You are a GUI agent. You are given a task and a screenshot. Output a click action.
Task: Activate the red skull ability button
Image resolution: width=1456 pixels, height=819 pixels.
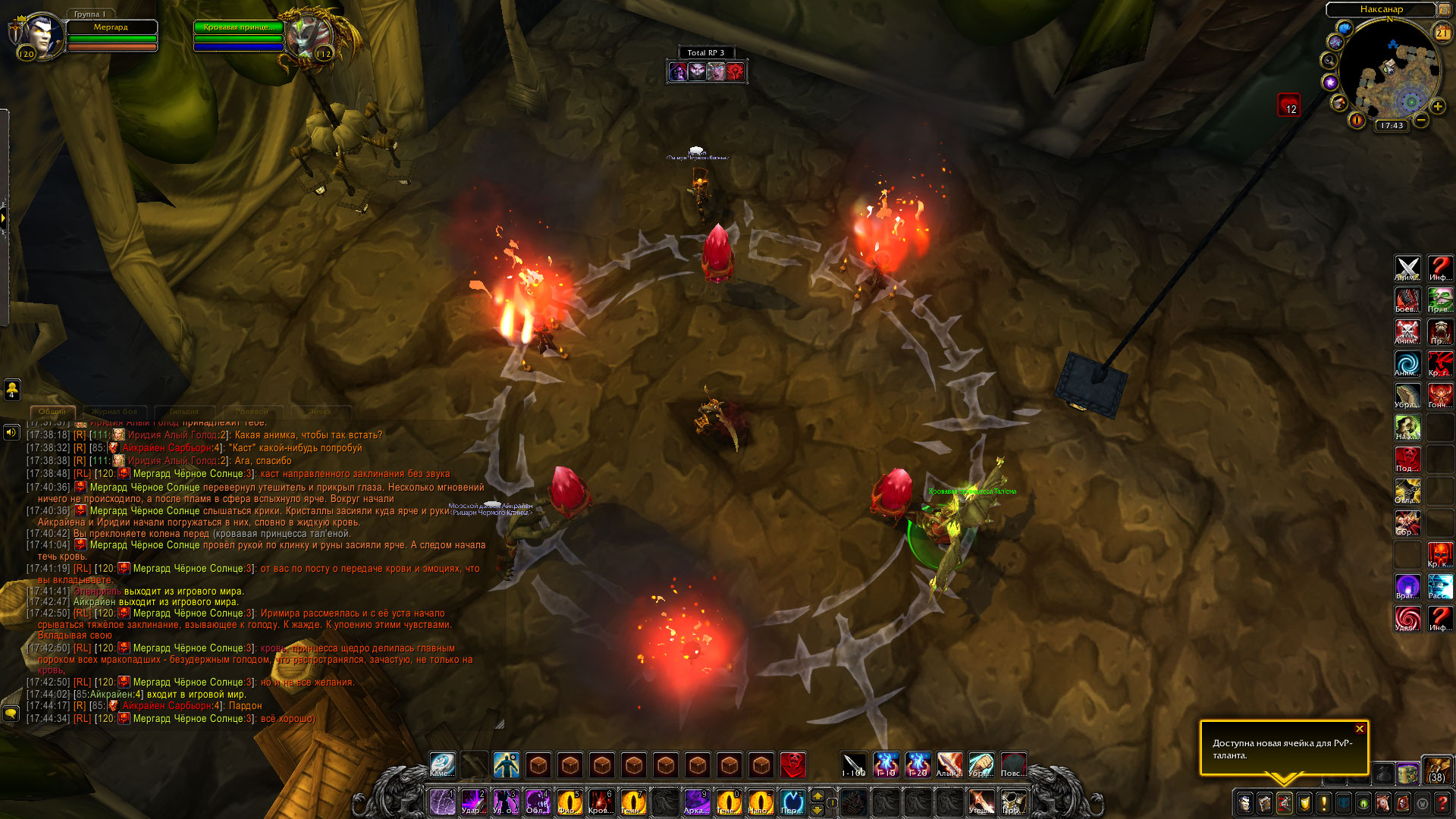click(x=793, y=764)
